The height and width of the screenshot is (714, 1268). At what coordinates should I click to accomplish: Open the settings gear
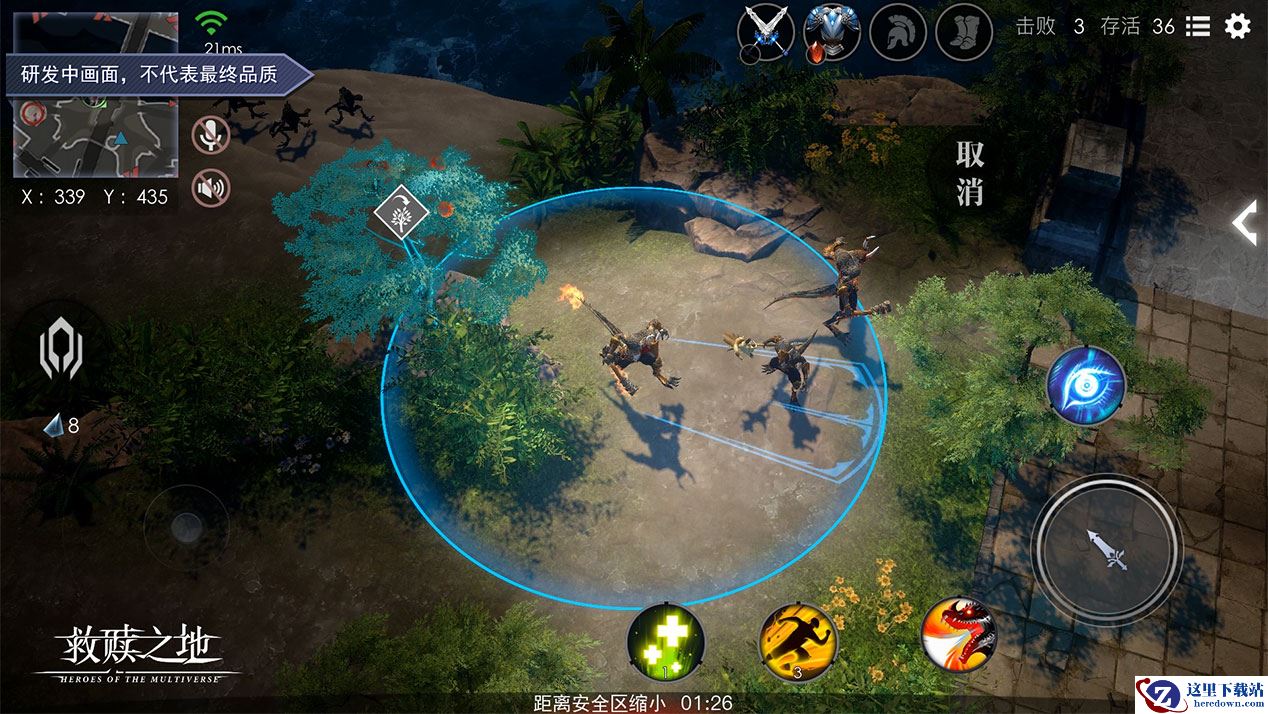[1238, 26]
